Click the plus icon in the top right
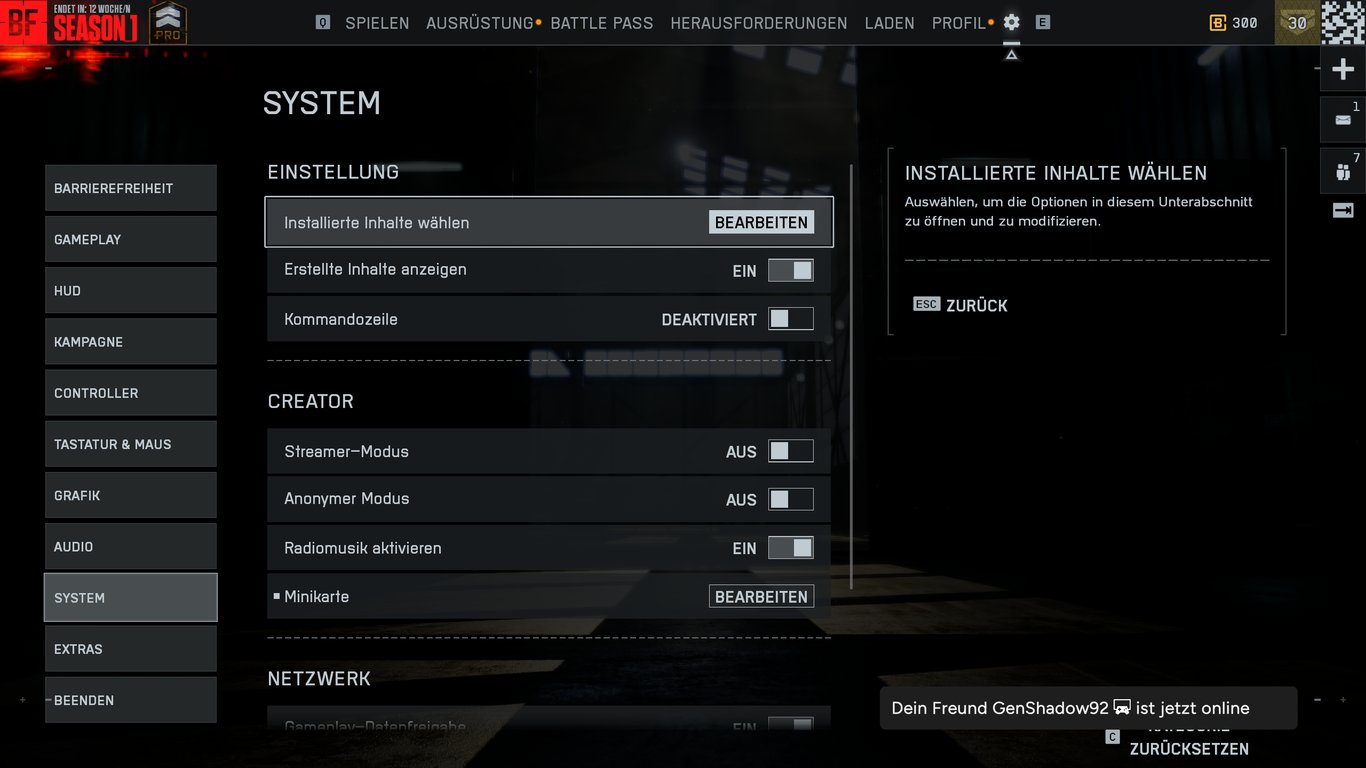The height and width of the screenshot is (768, 1366). (x=1342, y=67)
